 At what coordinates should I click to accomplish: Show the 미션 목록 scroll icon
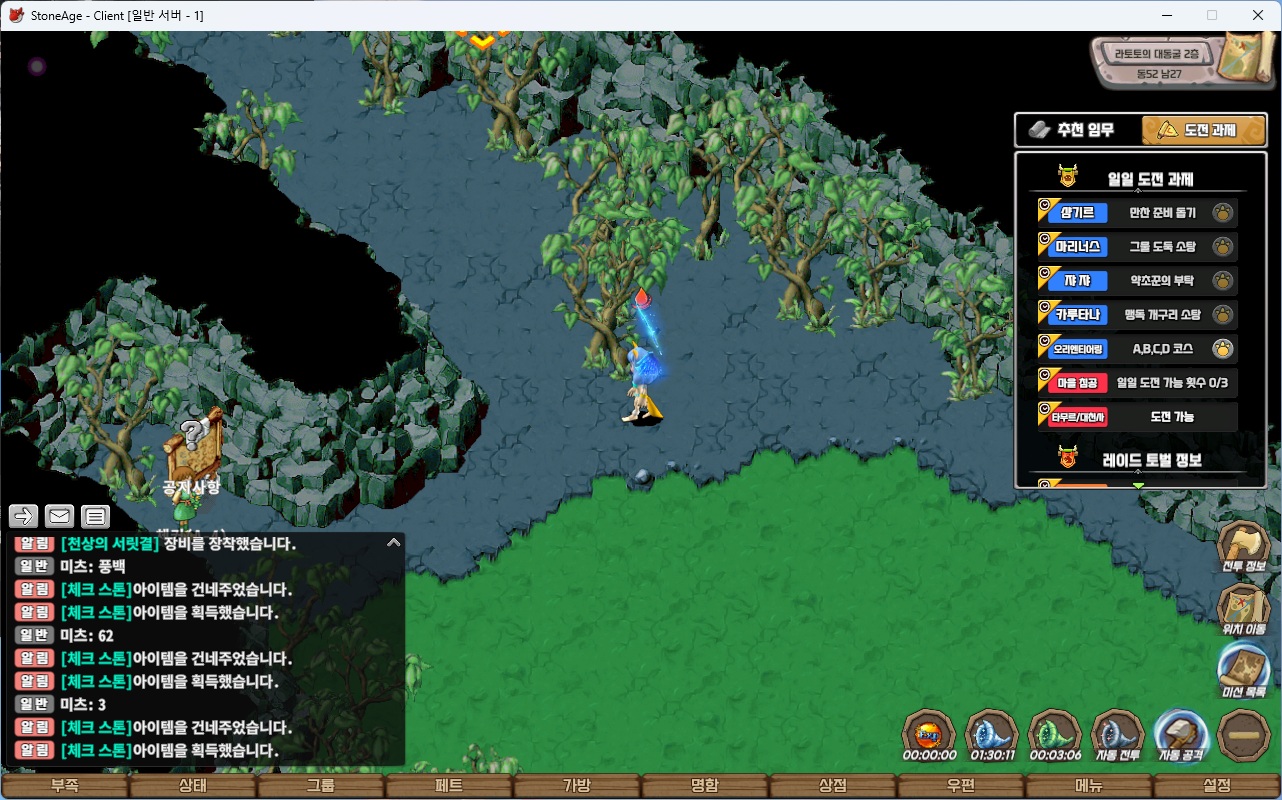[x=1244, y=667]
